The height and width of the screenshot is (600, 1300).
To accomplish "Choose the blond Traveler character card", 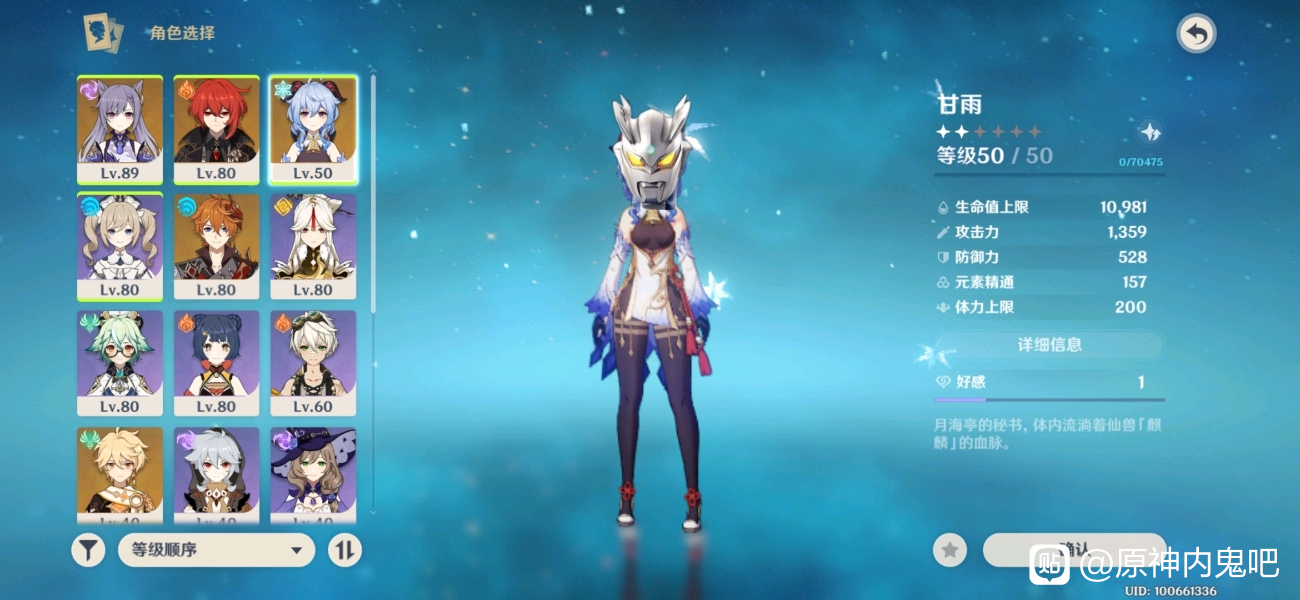I will [120, 474].
